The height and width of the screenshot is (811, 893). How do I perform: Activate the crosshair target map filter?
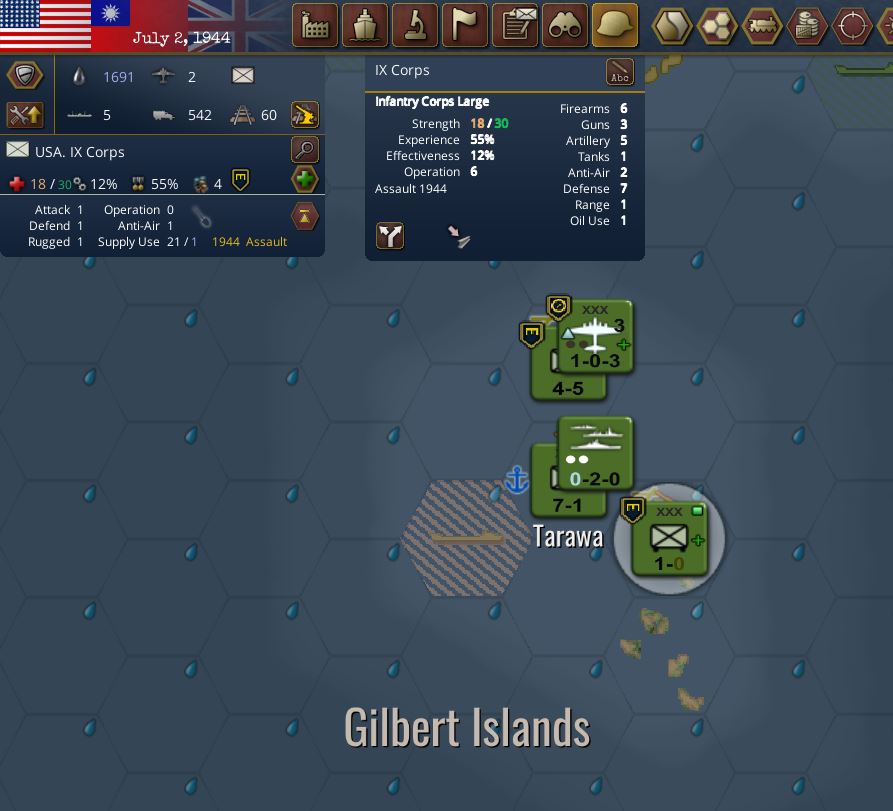click(853, 26)
